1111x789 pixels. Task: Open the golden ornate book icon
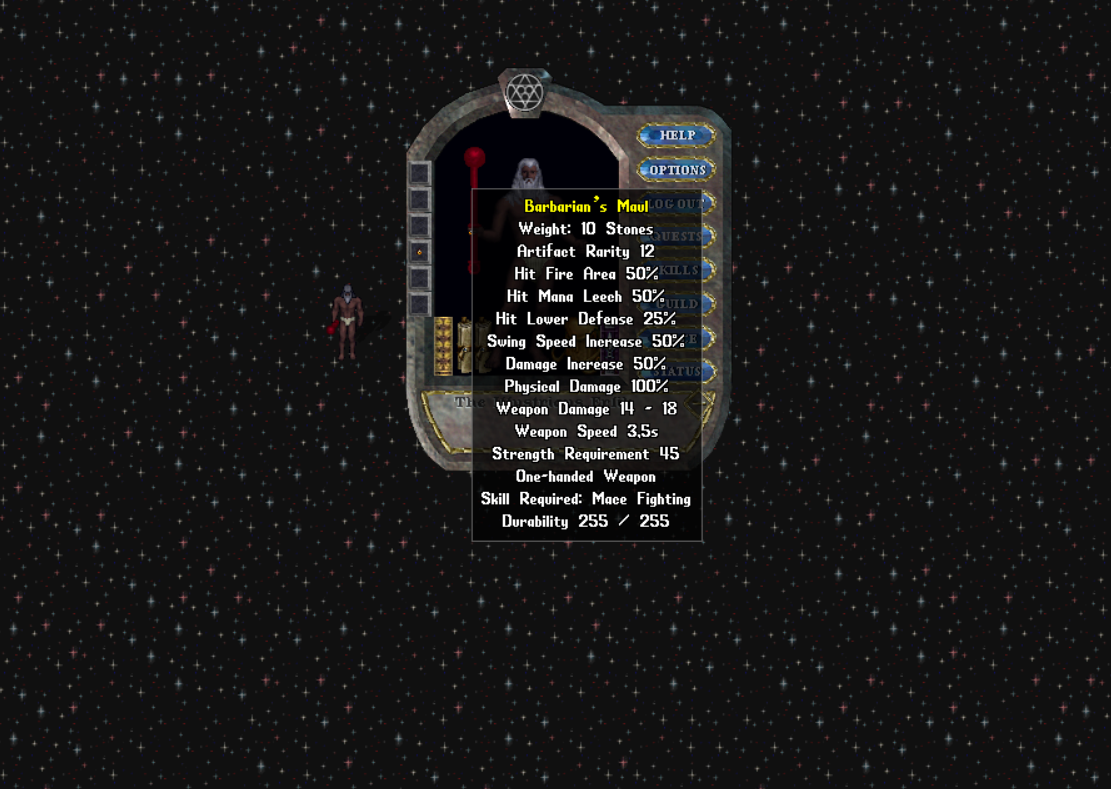(x=443, y=345)
